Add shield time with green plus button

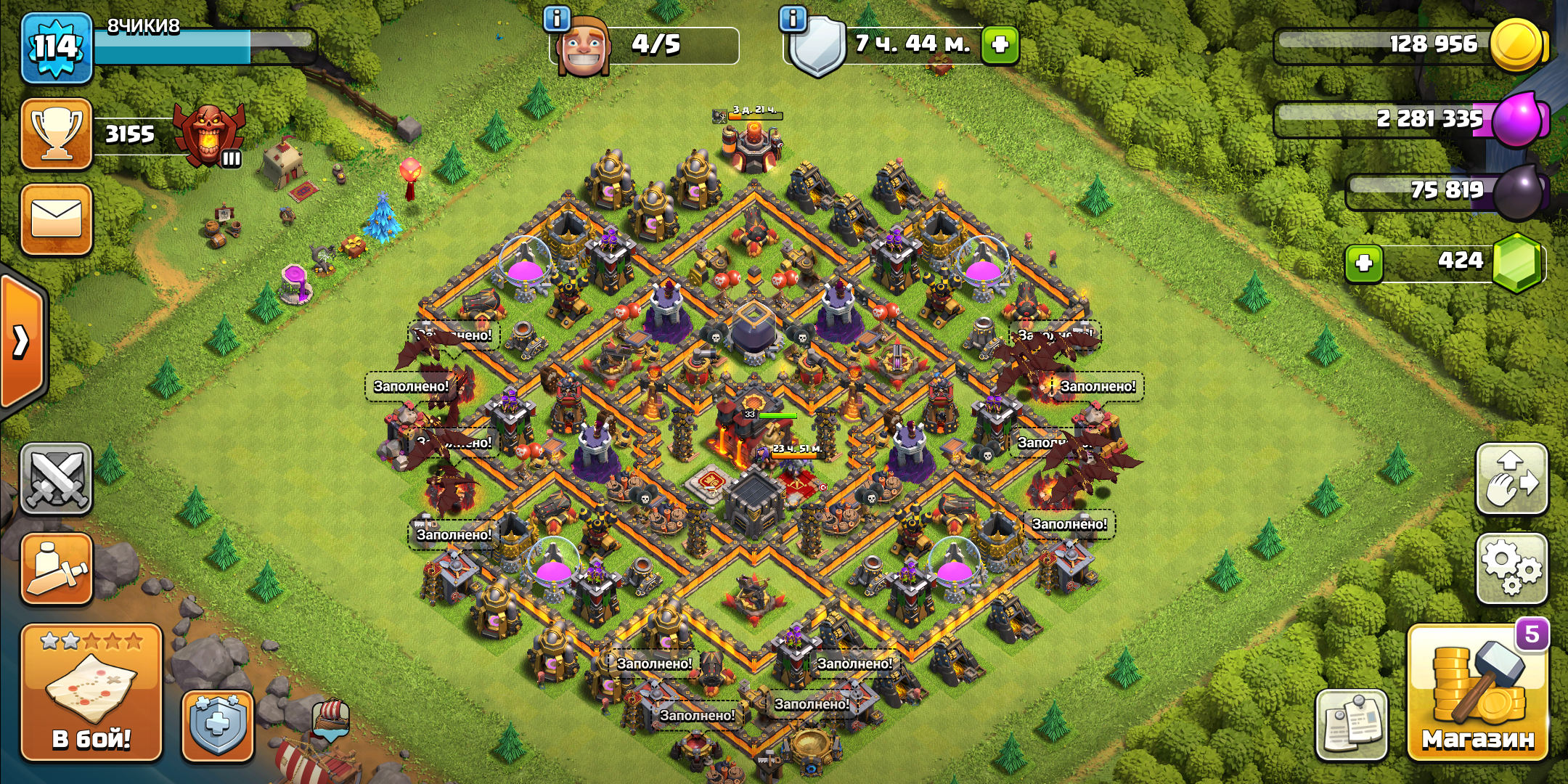(1000, 44)
